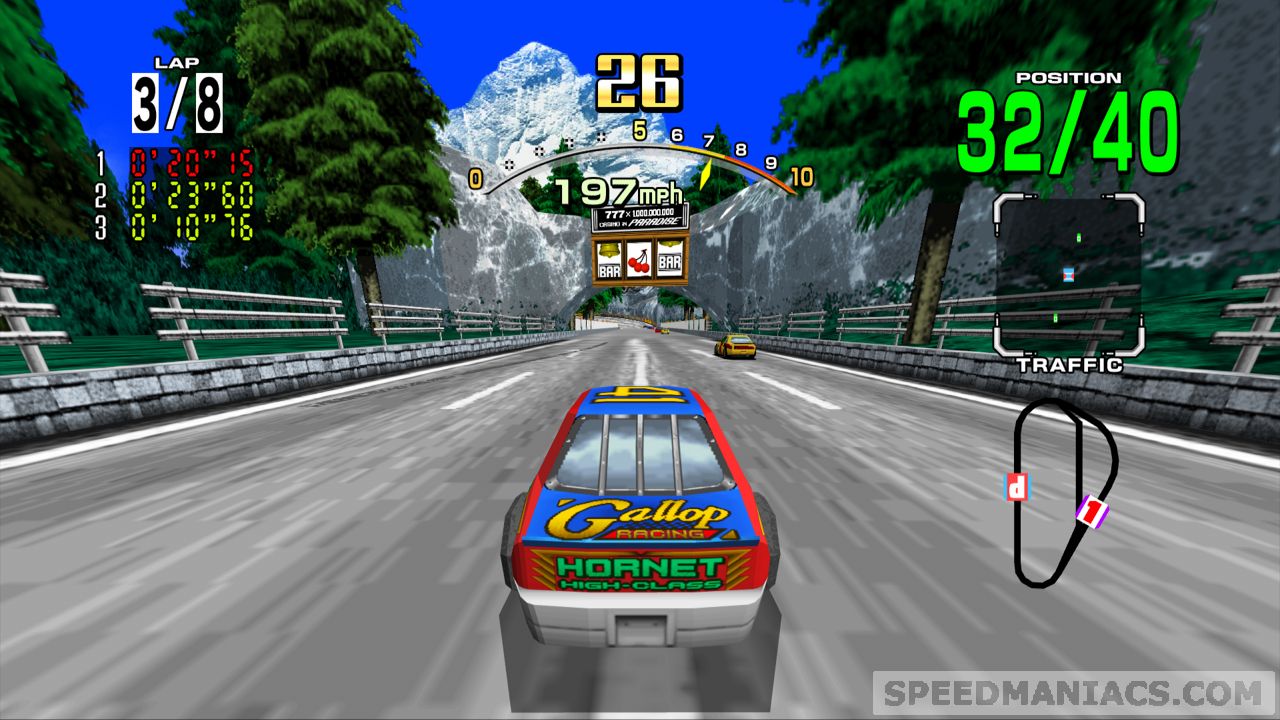Viewport: 1280px width, 720px height.
Task: Click the Traffic radar display
Action: (x=1068, y=275)
